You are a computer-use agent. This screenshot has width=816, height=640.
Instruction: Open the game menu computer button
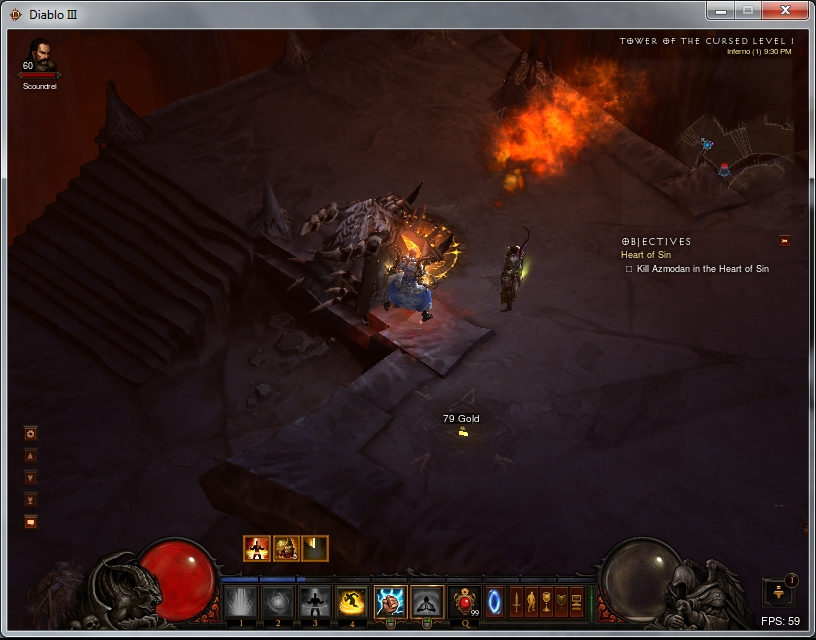point(576,602)
